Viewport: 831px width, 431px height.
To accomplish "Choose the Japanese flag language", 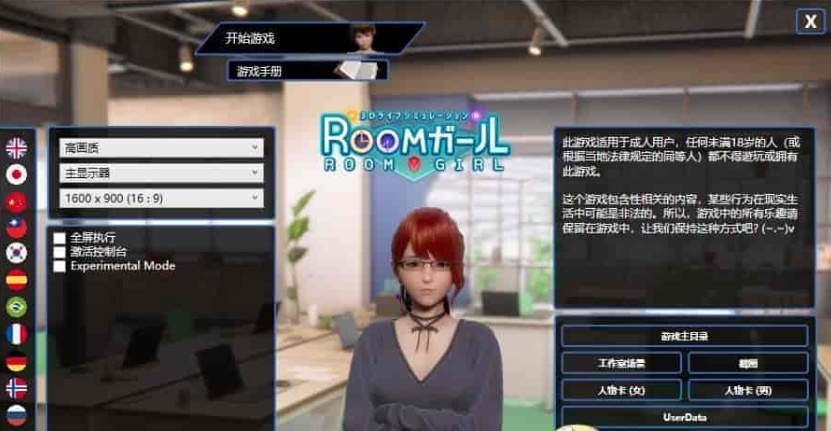I will tap(16, 174).
